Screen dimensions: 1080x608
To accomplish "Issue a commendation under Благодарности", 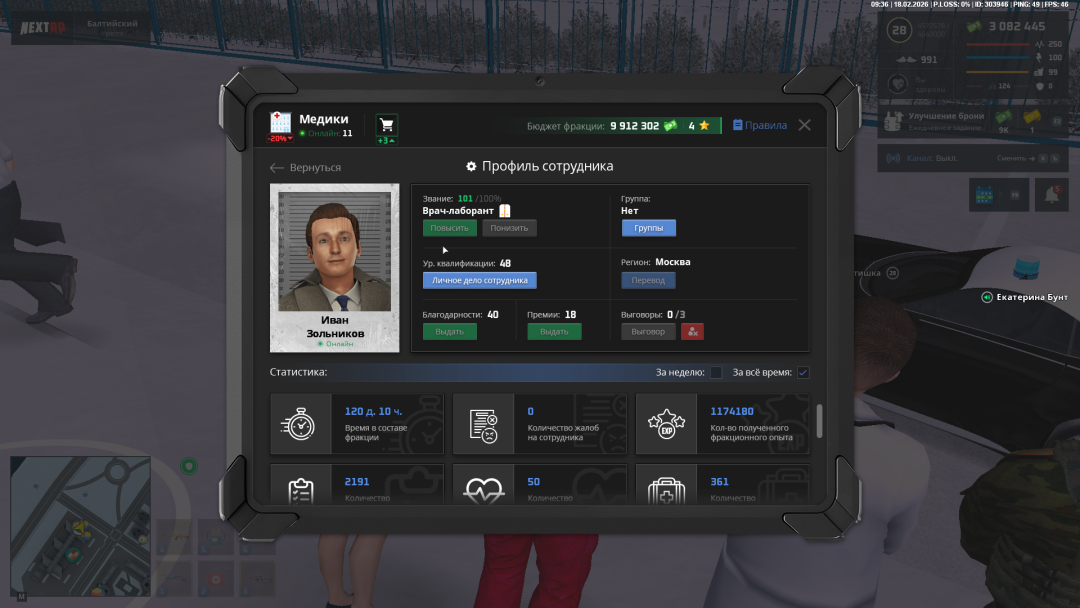I will pos(449,332).
